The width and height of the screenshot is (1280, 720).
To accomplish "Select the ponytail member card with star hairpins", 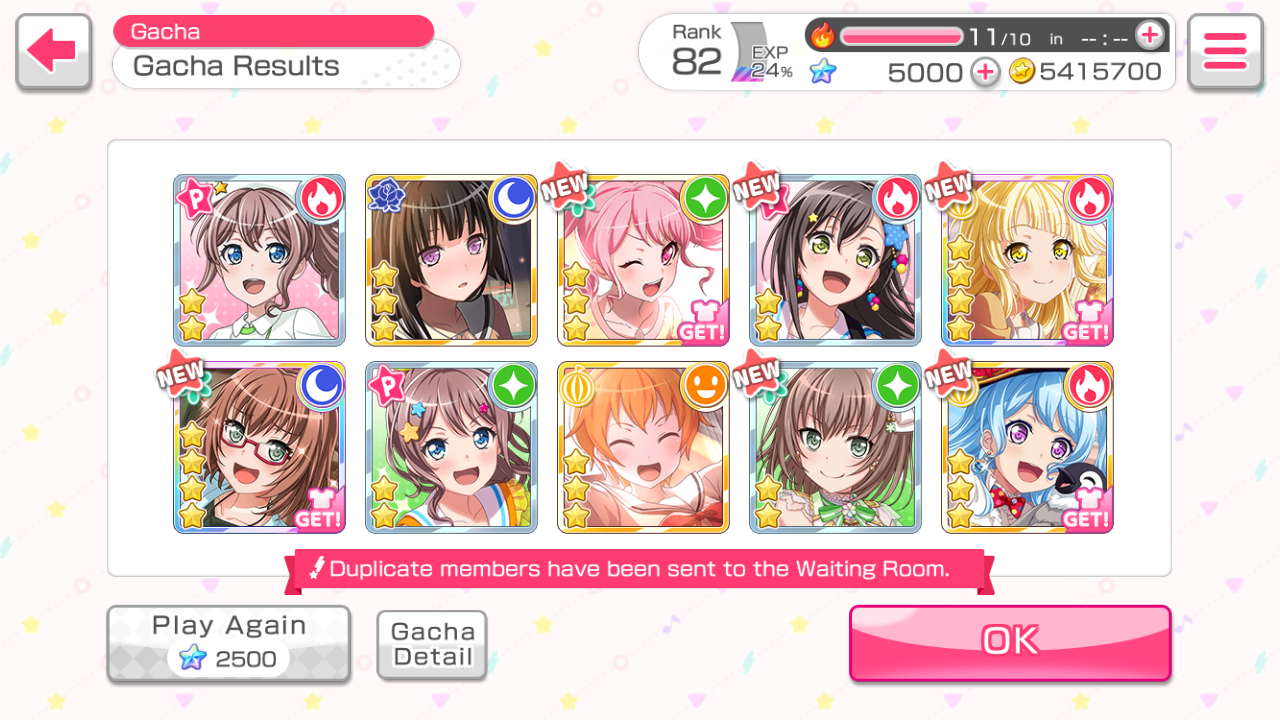I will point(451,447).
